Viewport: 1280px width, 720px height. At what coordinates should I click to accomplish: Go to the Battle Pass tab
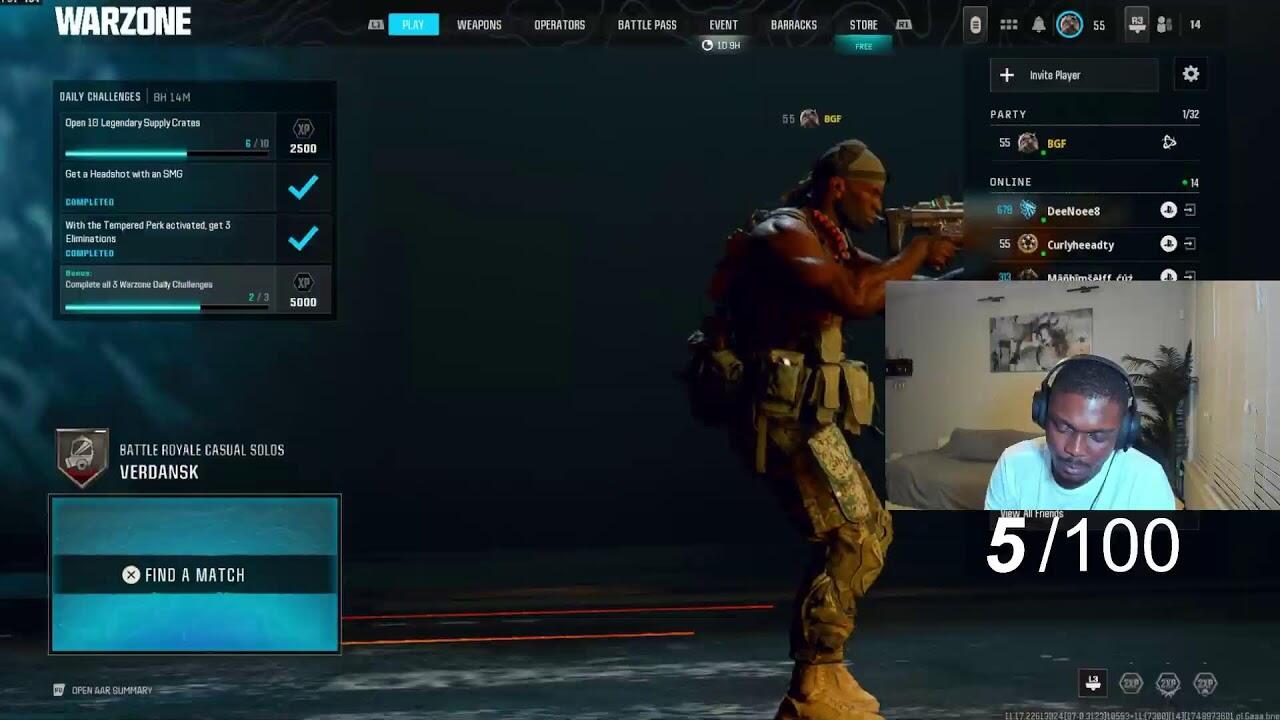[x=647, y=25]
